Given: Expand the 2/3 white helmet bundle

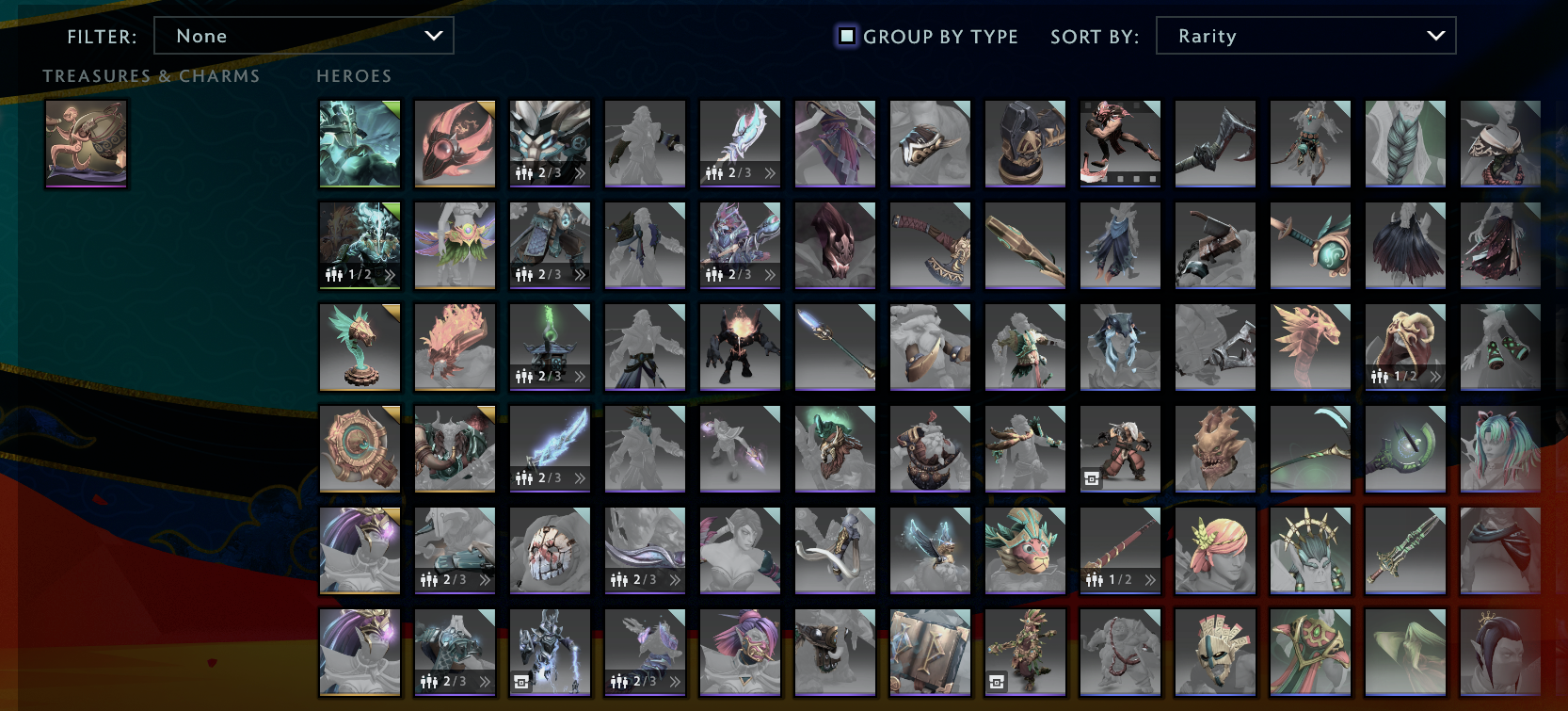Looking at the screenshot, I should [x=581, y=173].
